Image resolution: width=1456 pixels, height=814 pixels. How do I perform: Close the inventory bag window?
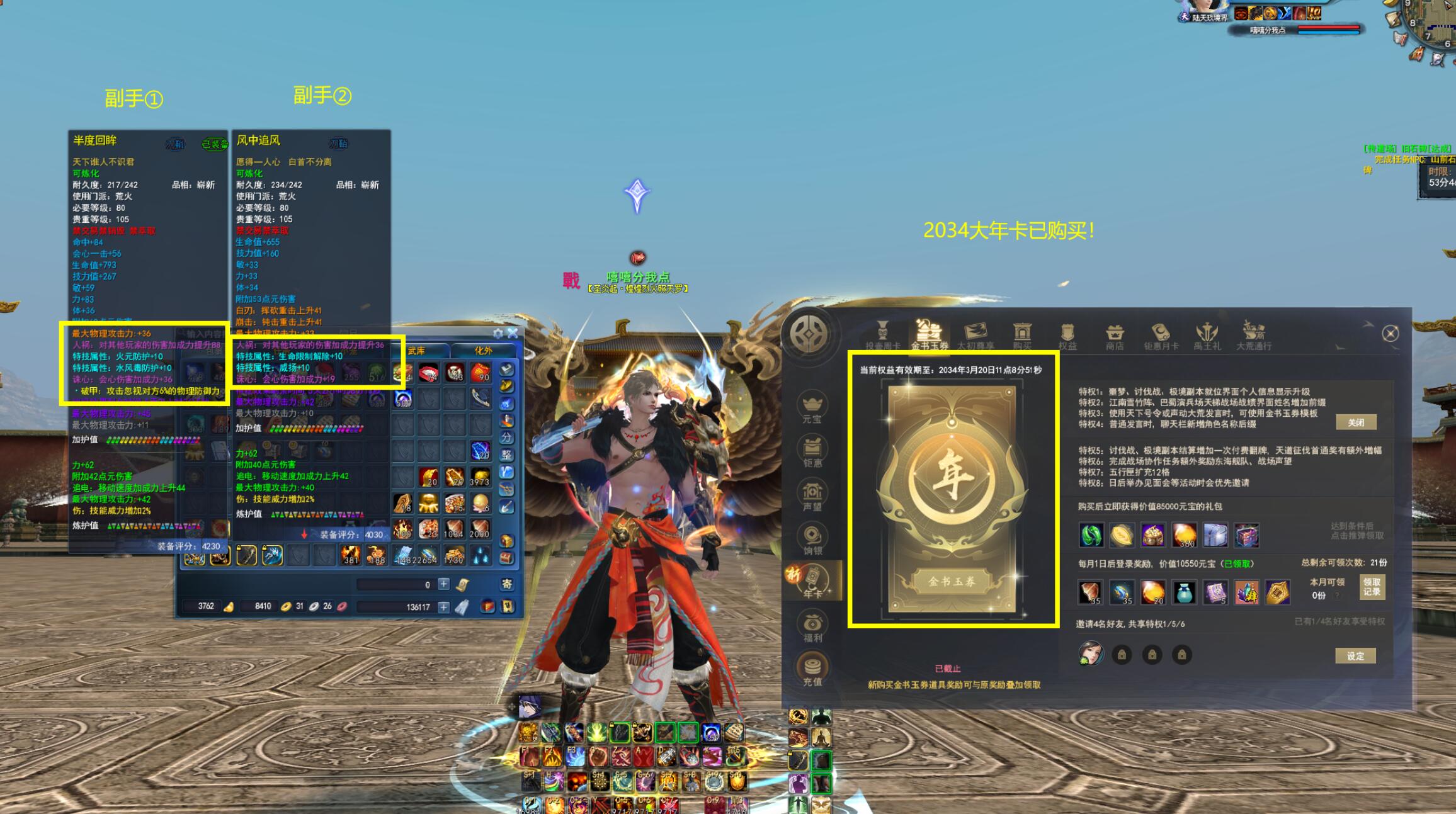513,333
